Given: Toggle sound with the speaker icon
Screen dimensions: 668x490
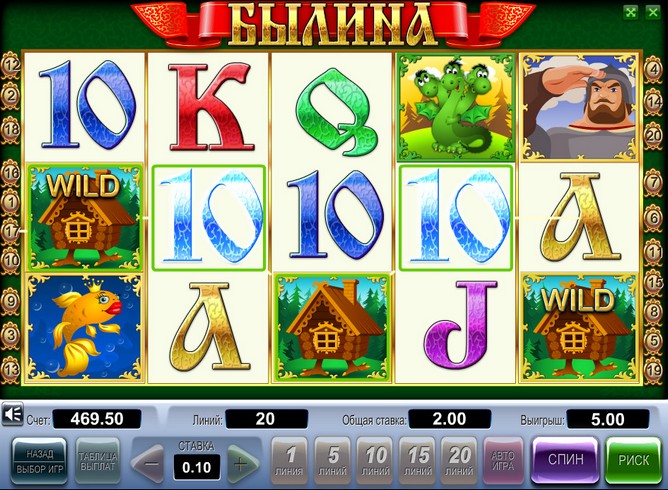Looking at the screenshot, I should [13, 415].
